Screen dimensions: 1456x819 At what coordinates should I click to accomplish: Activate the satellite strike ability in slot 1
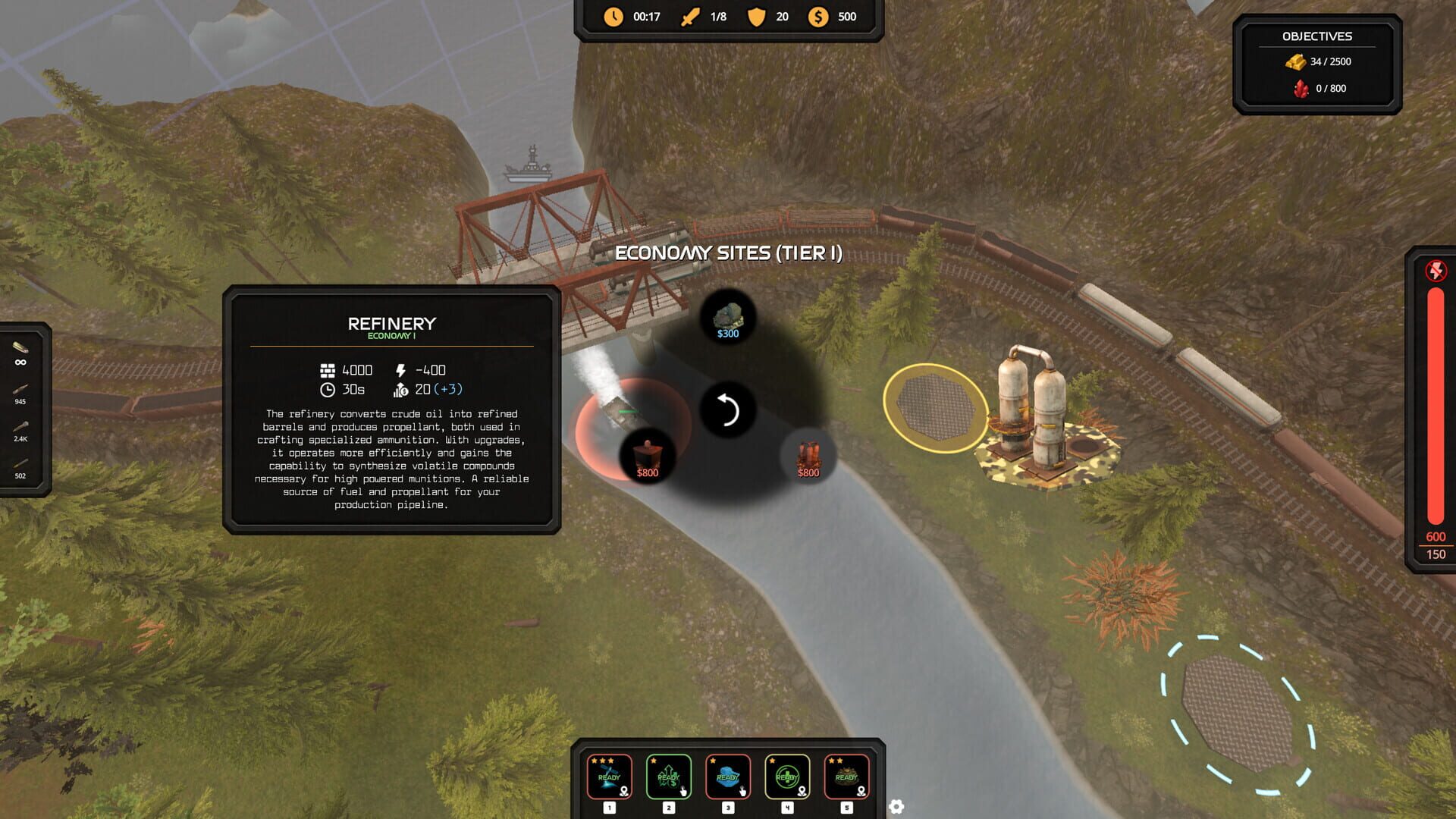[609, 777]
